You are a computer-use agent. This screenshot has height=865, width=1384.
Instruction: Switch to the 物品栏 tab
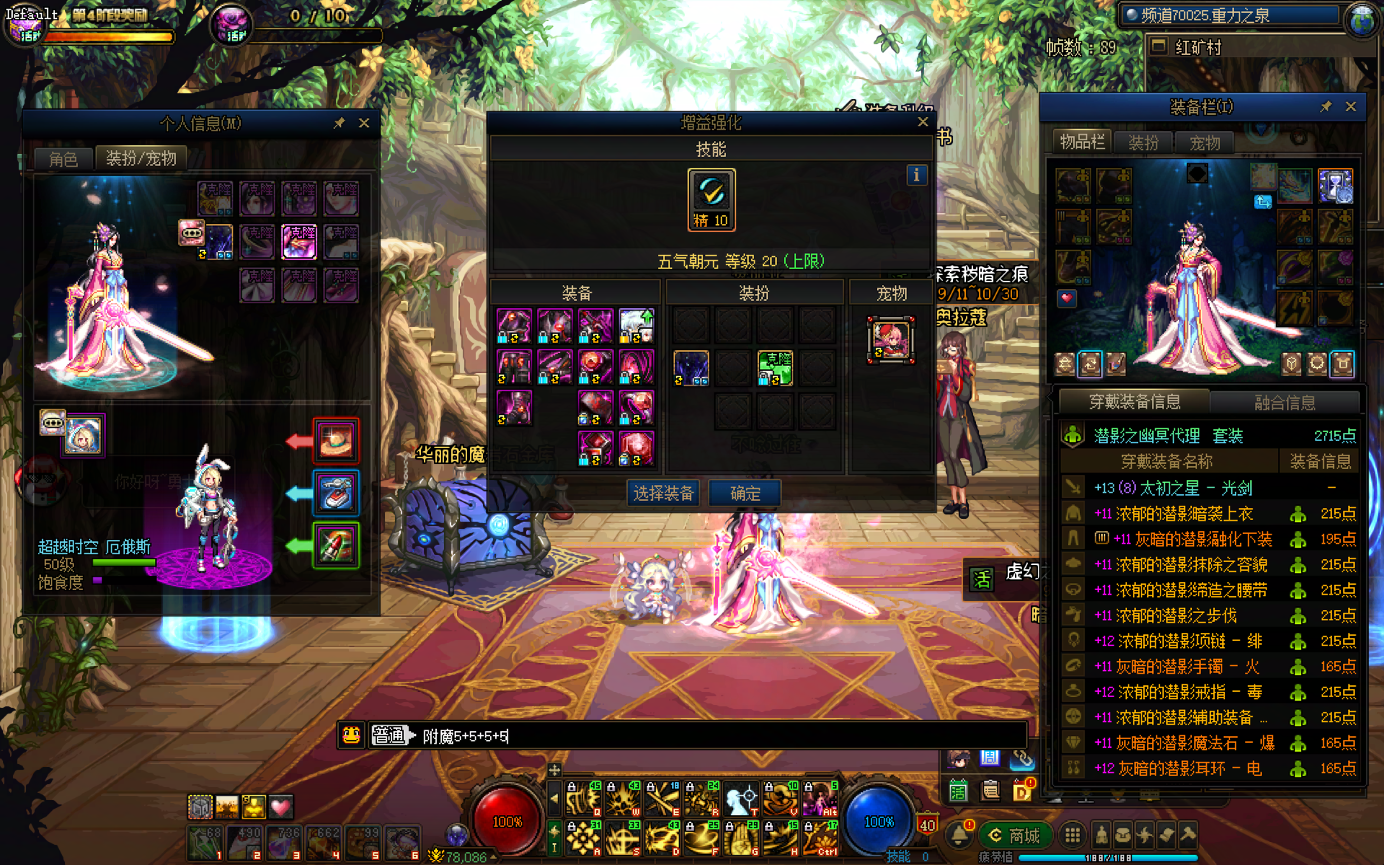[1082, 142]
